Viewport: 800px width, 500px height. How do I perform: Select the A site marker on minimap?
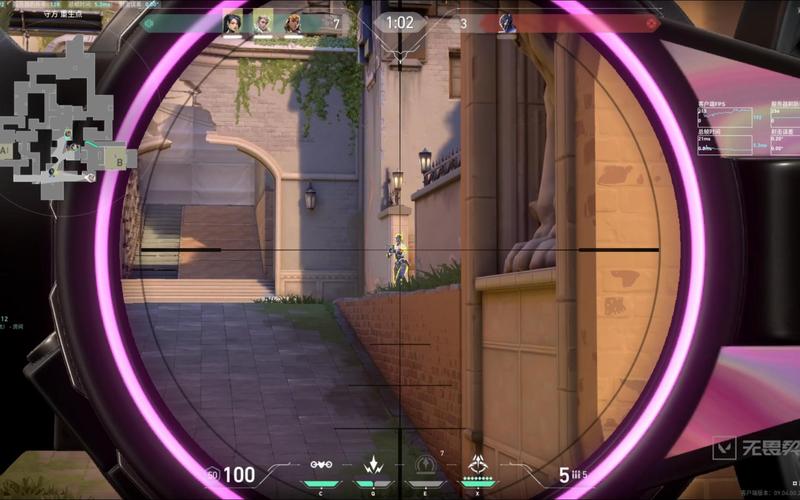tap(5, 151)
